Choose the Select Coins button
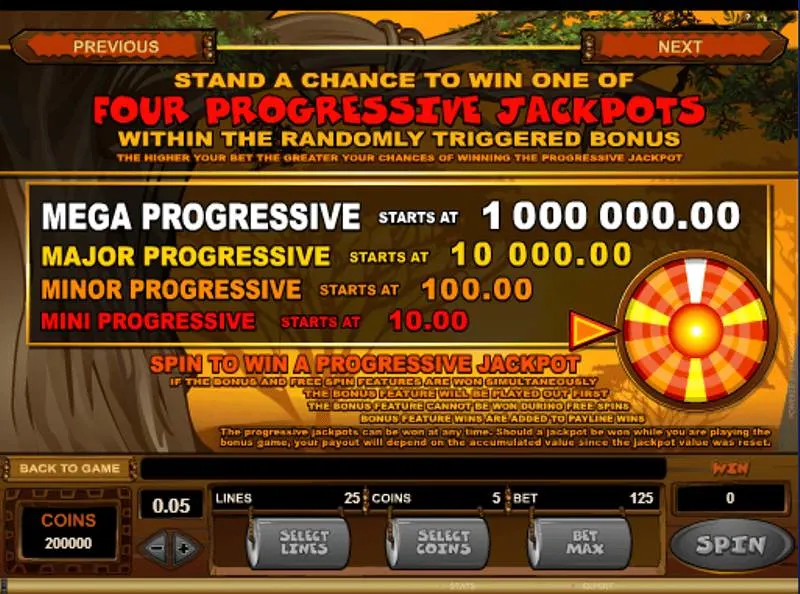 (x=441, y=544)
